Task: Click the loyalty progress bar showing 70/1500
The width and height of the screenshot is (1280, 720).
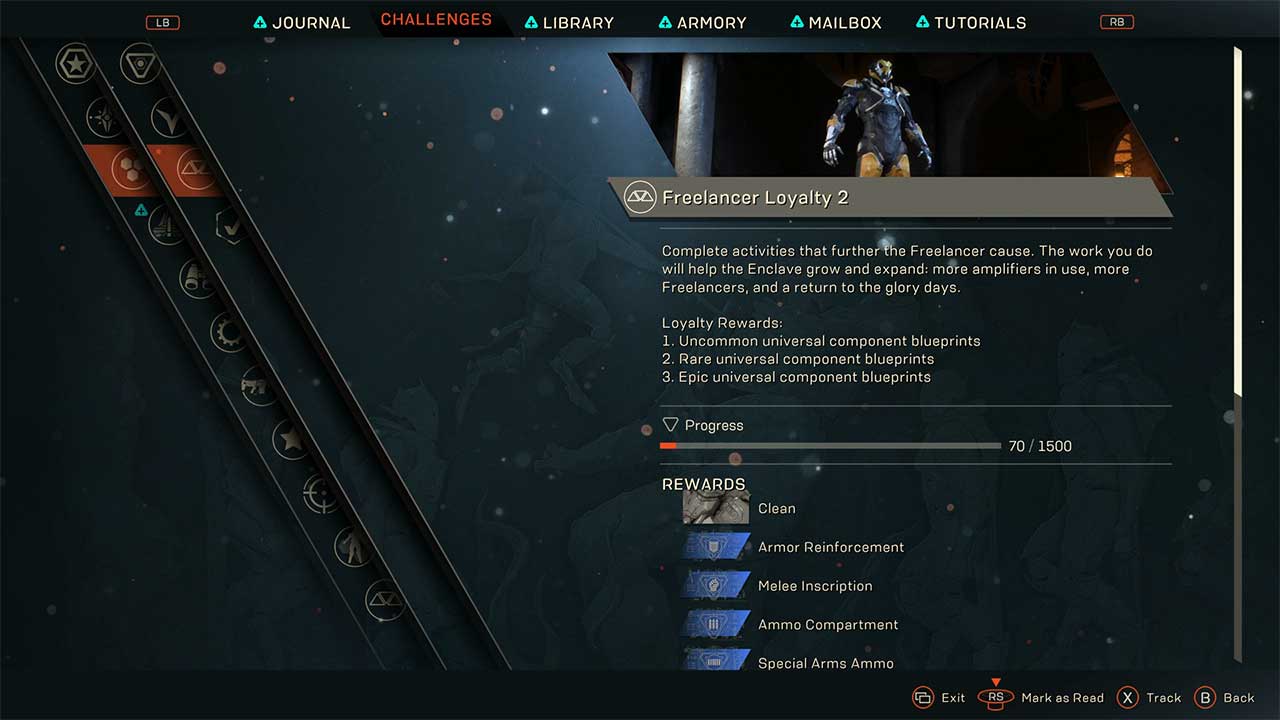Action: click(x=830, y=445)
